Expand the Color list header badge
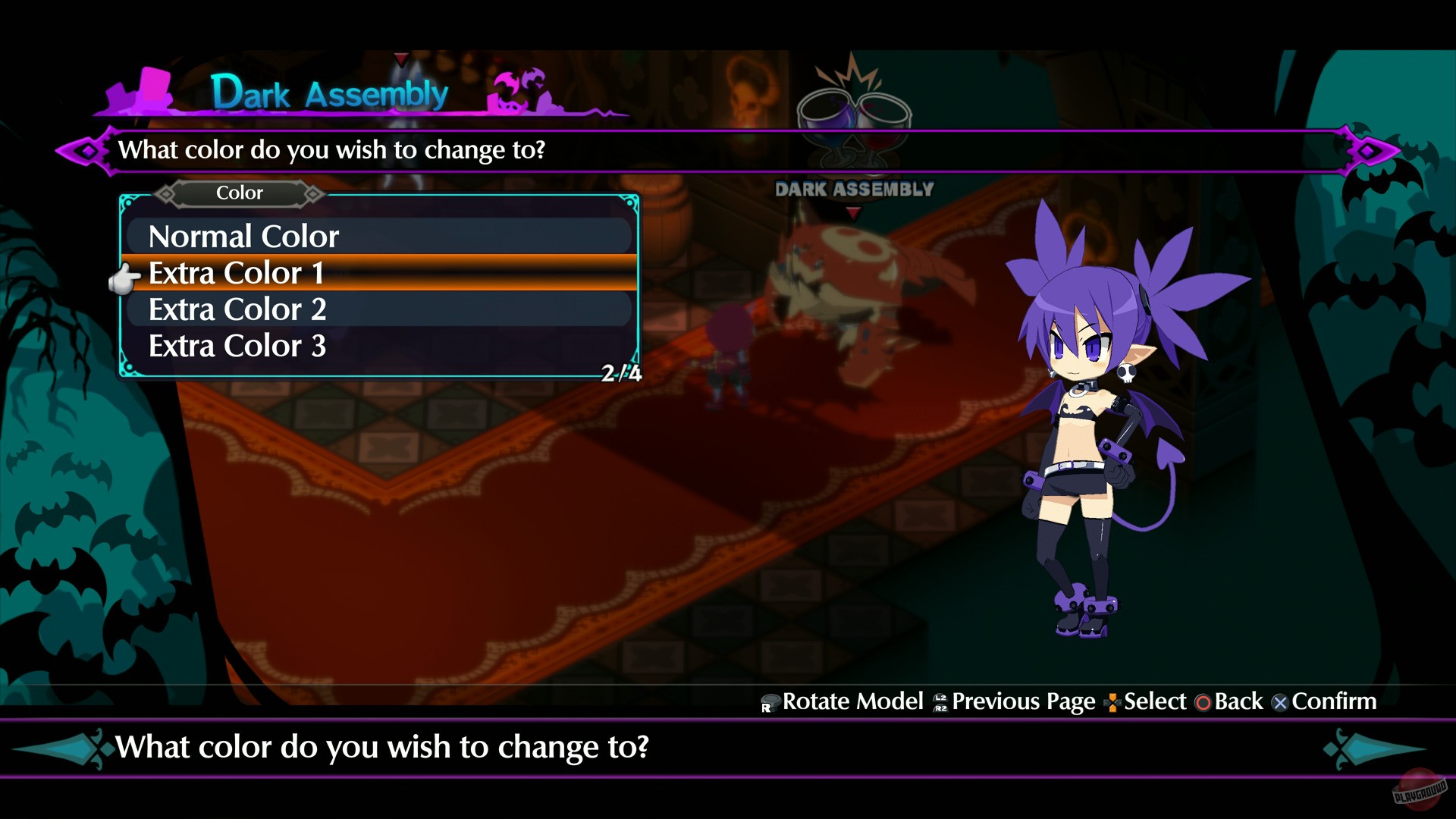The image size is (1456, 819). click(x=239, y=193)
